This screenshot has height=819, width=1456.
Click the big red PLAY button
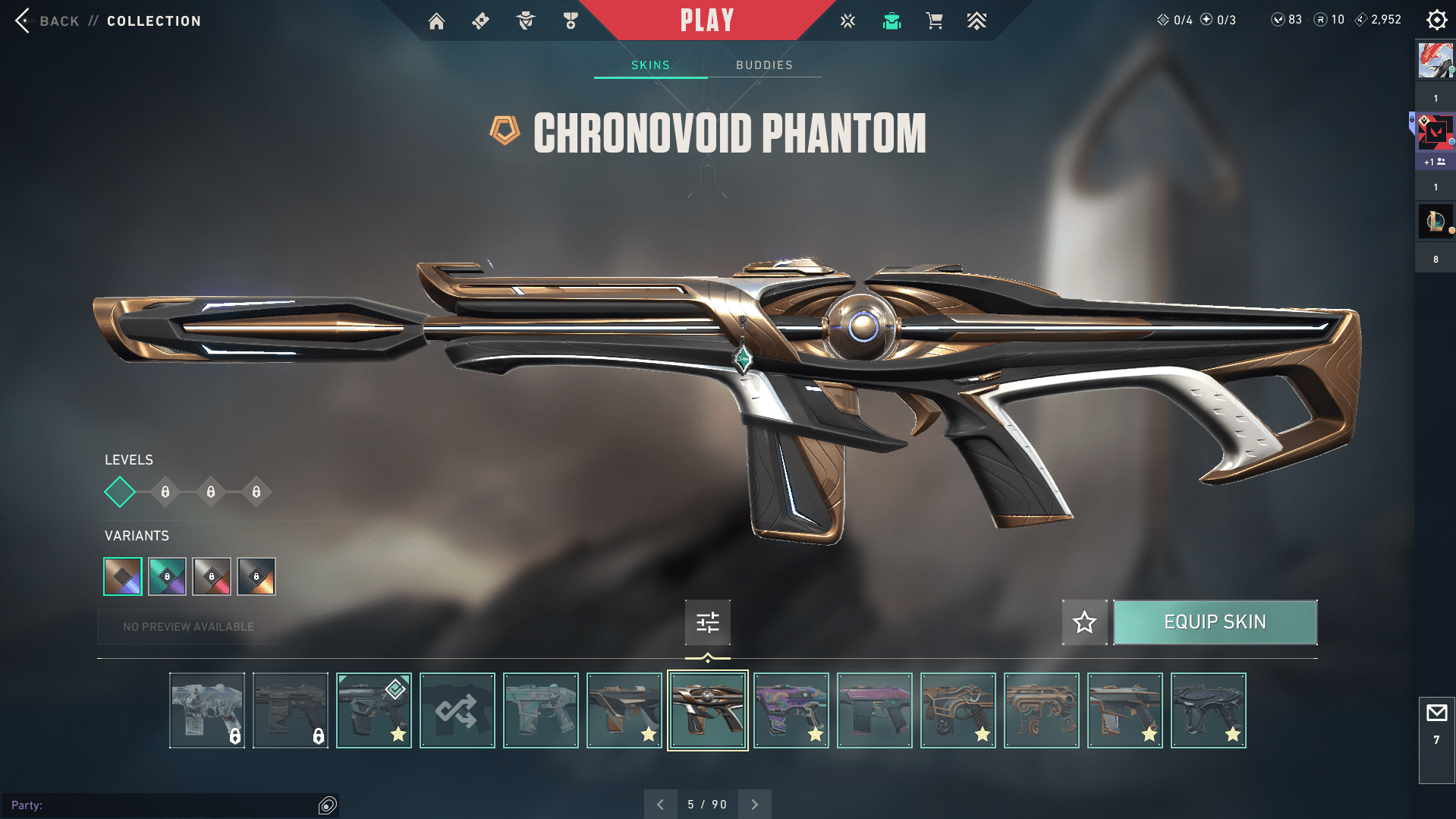[706, 20]
